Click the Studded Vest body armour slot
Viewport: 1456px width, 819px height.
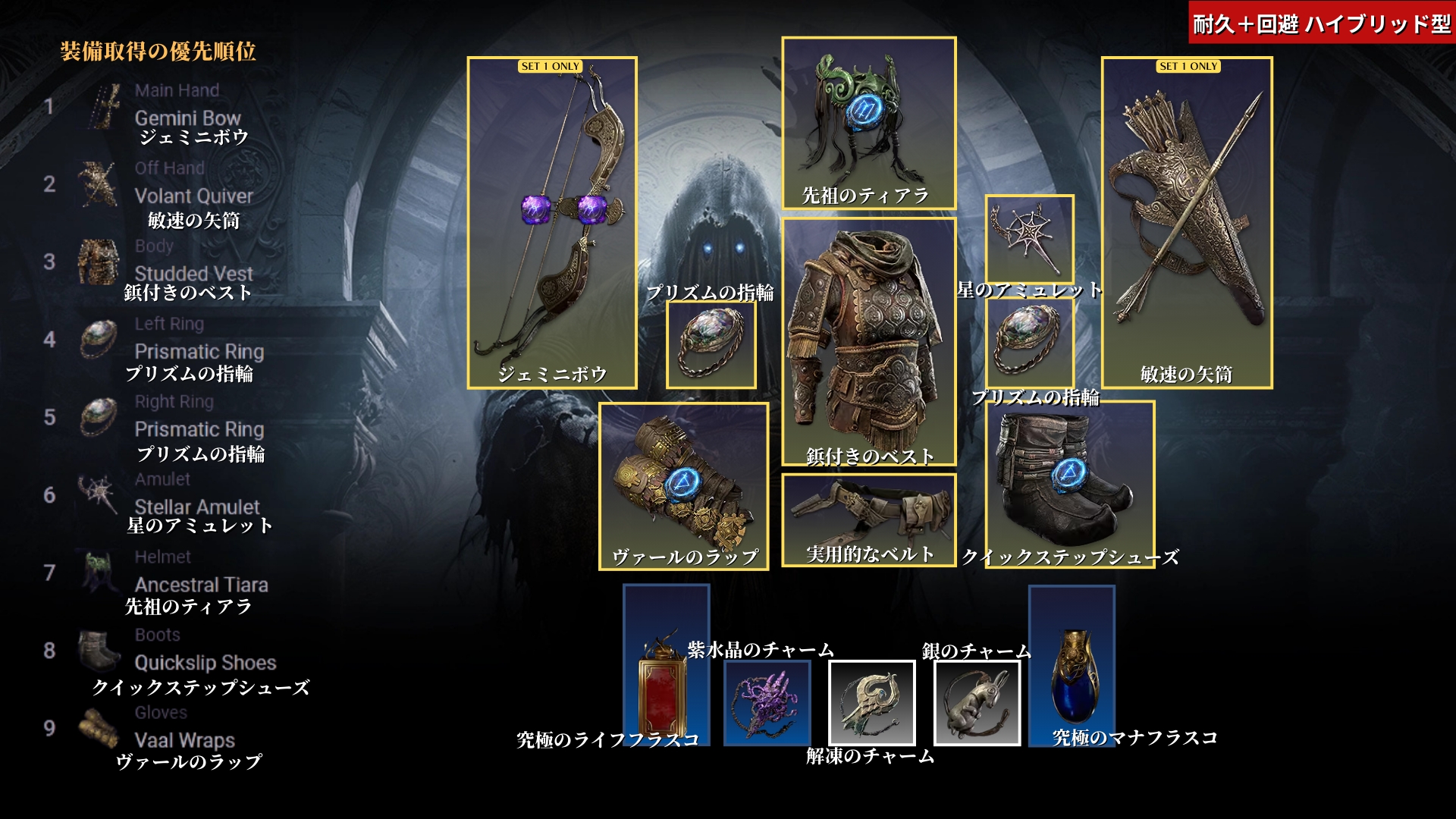(868, 341)
